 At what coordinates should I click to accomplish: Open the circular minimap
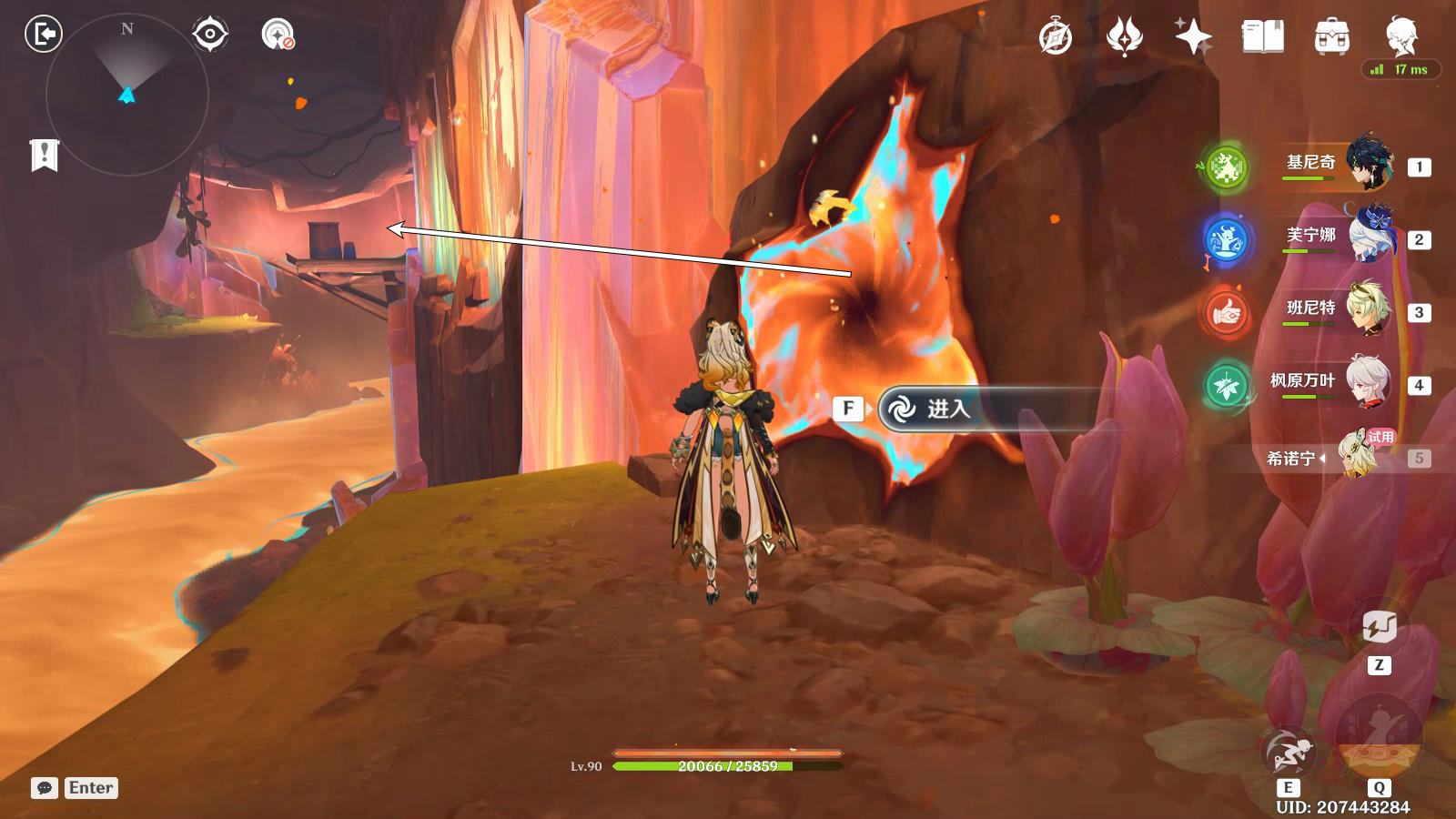pyautogui.click(x=127, y=95)
